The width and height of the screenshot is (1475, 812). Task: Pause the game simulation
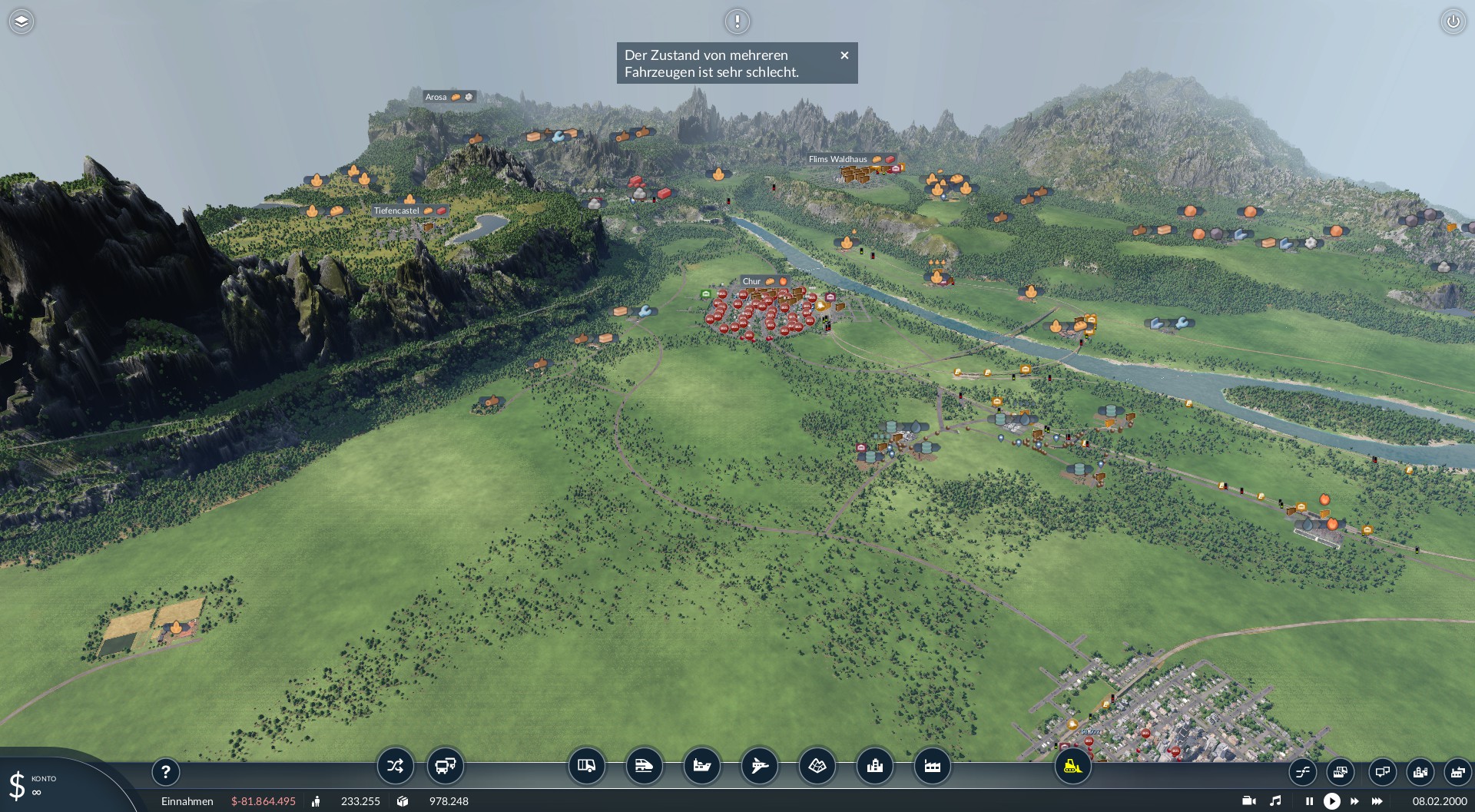(1309, 801)
